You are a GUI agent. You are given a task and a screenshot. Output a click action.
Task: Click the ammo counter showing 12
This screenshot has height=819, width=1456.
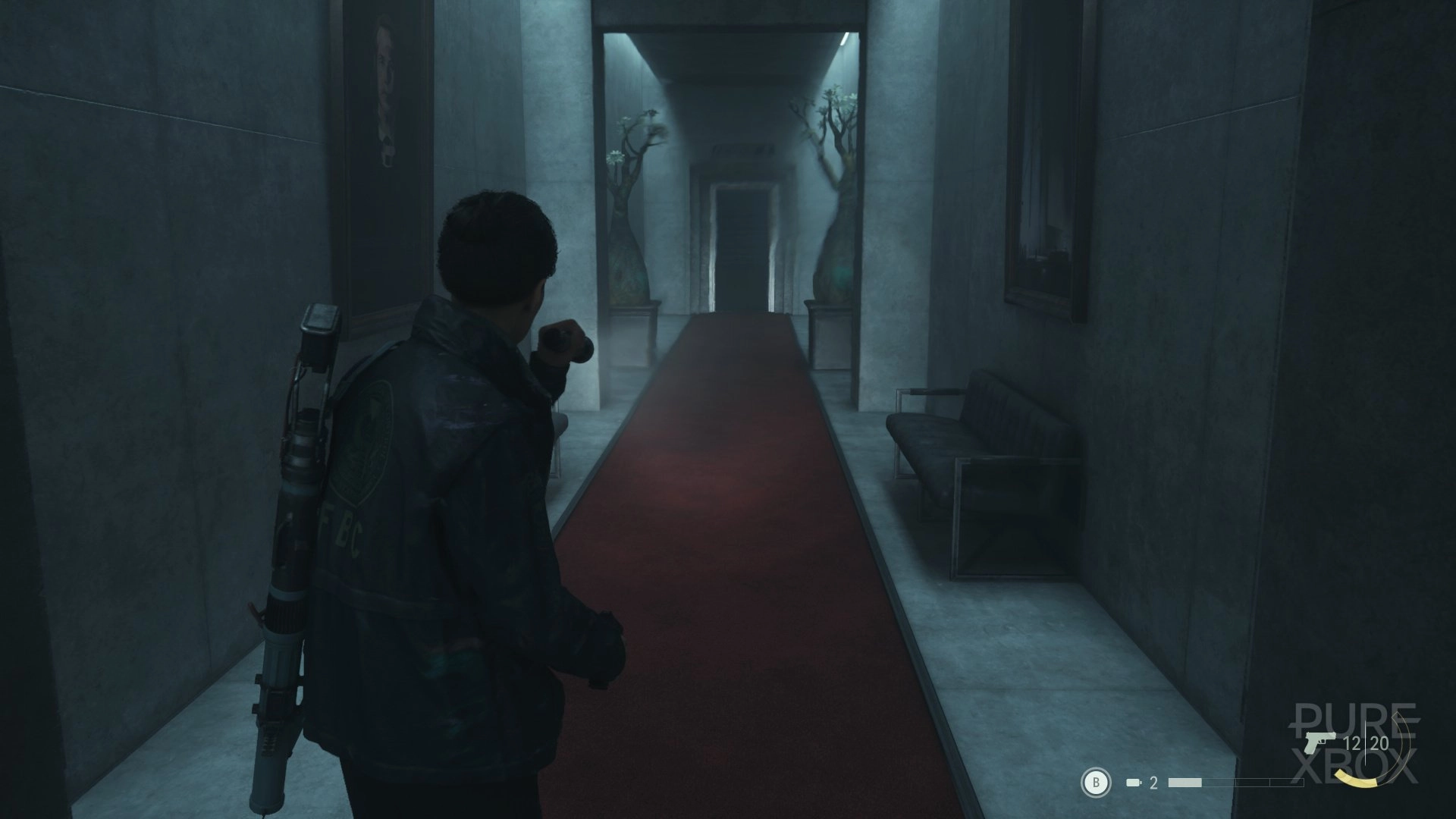pyautogui.click(x=1351, y=744)
